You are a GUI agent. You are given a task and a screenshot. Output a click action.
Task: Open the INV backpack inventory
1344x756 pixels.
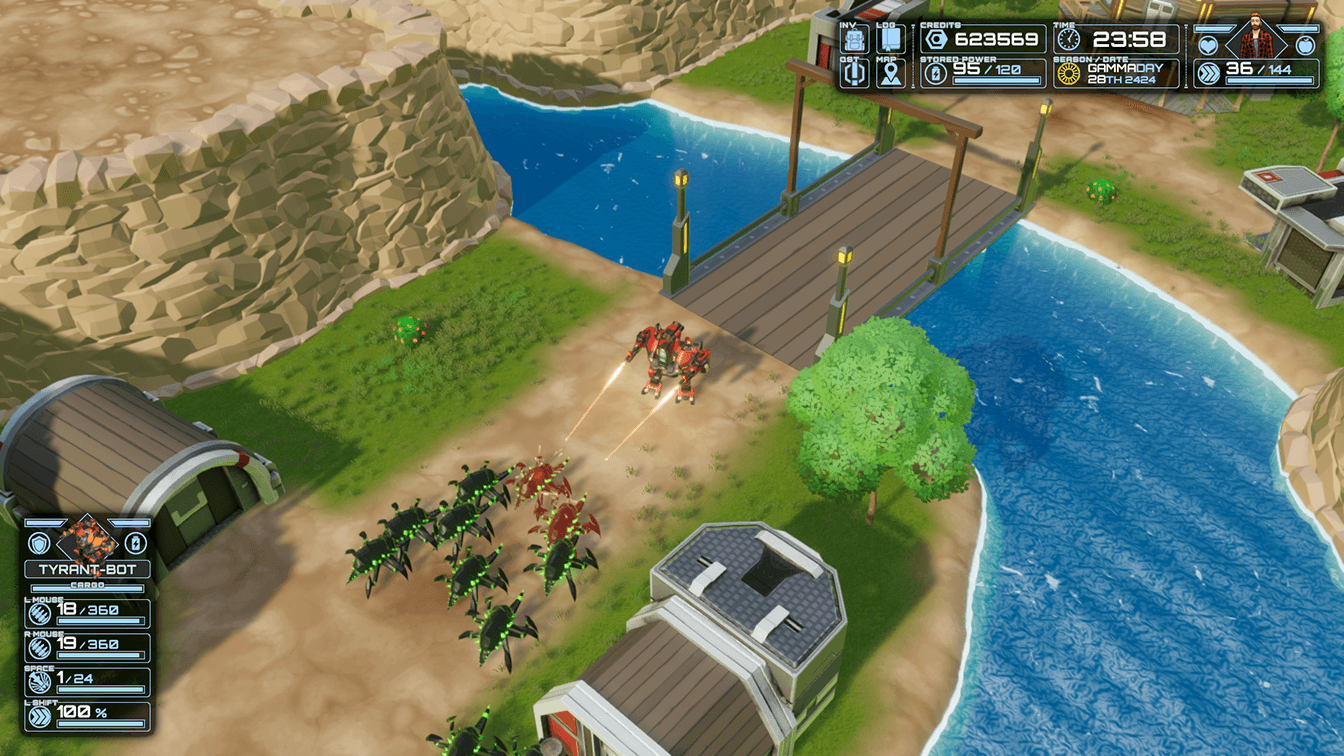click(854, 41)
